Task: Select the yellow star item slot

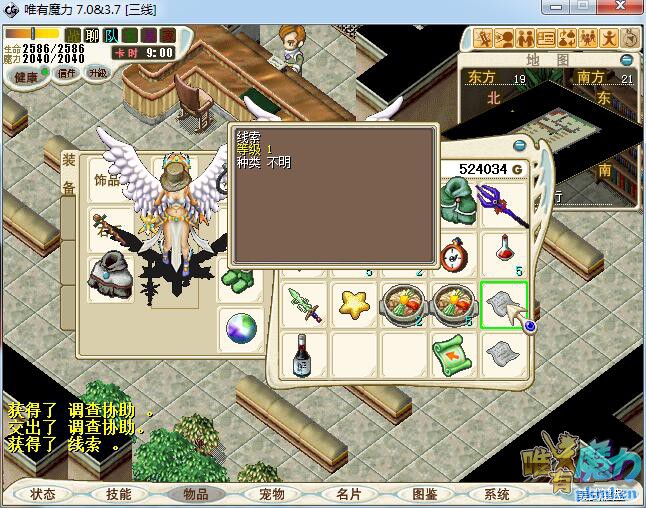Action: (x=353, y=304)
